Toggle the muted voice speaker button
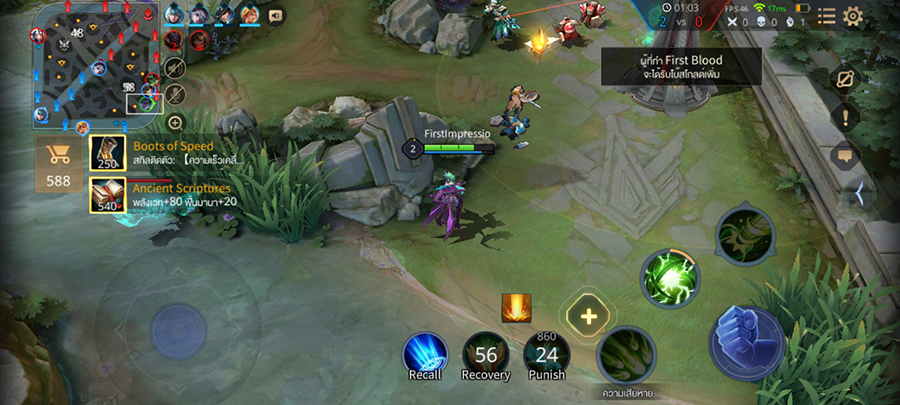900x405 pixels. (x=175, y=67)
